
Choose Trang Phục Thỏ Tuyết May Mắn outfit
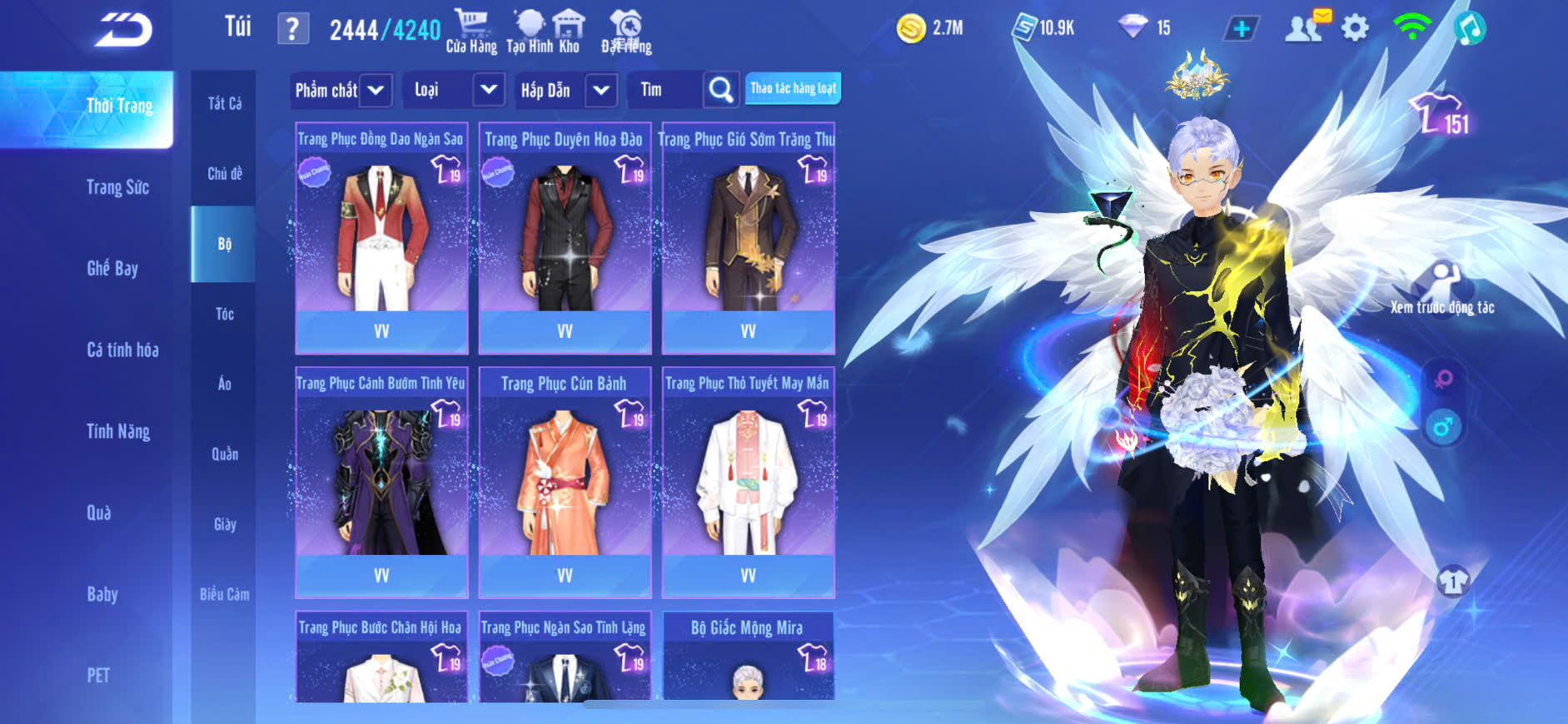[748, 483]
